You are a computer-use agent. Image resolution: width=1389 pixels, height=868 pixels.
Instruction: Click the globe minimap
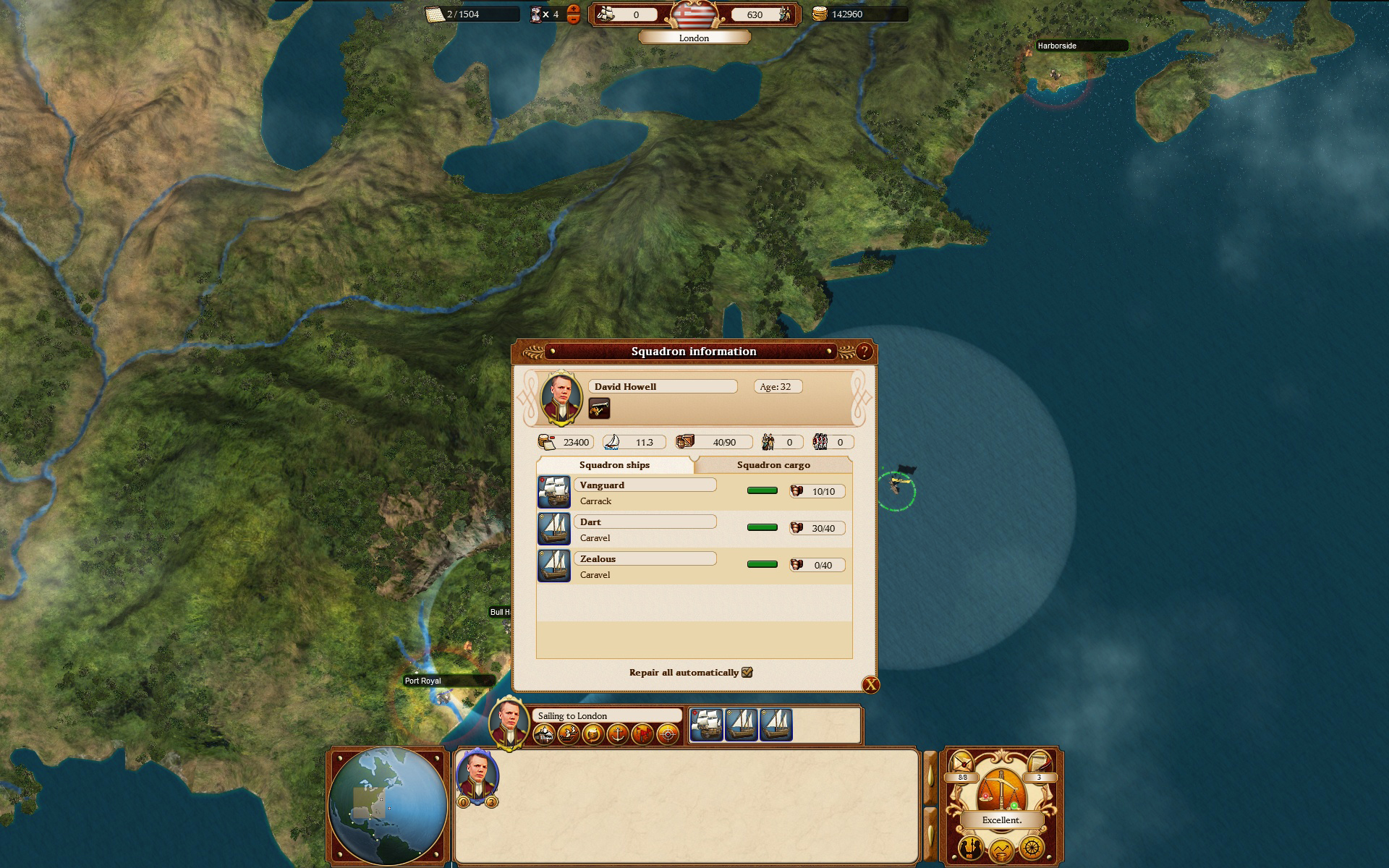pos(388,806)
